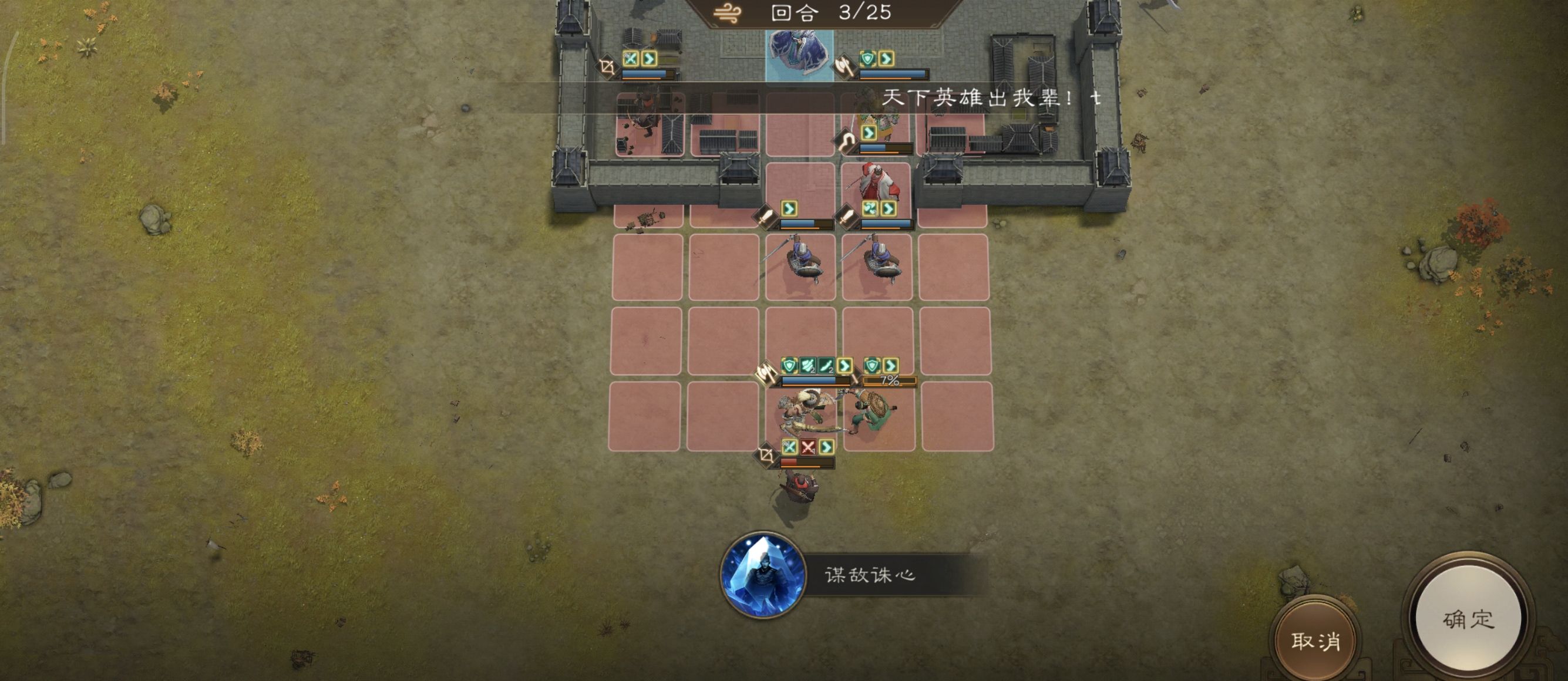Expand the chevron icon near the yellow hook unit
Screen dimensions: 1568x681
(x=869, y=133)
